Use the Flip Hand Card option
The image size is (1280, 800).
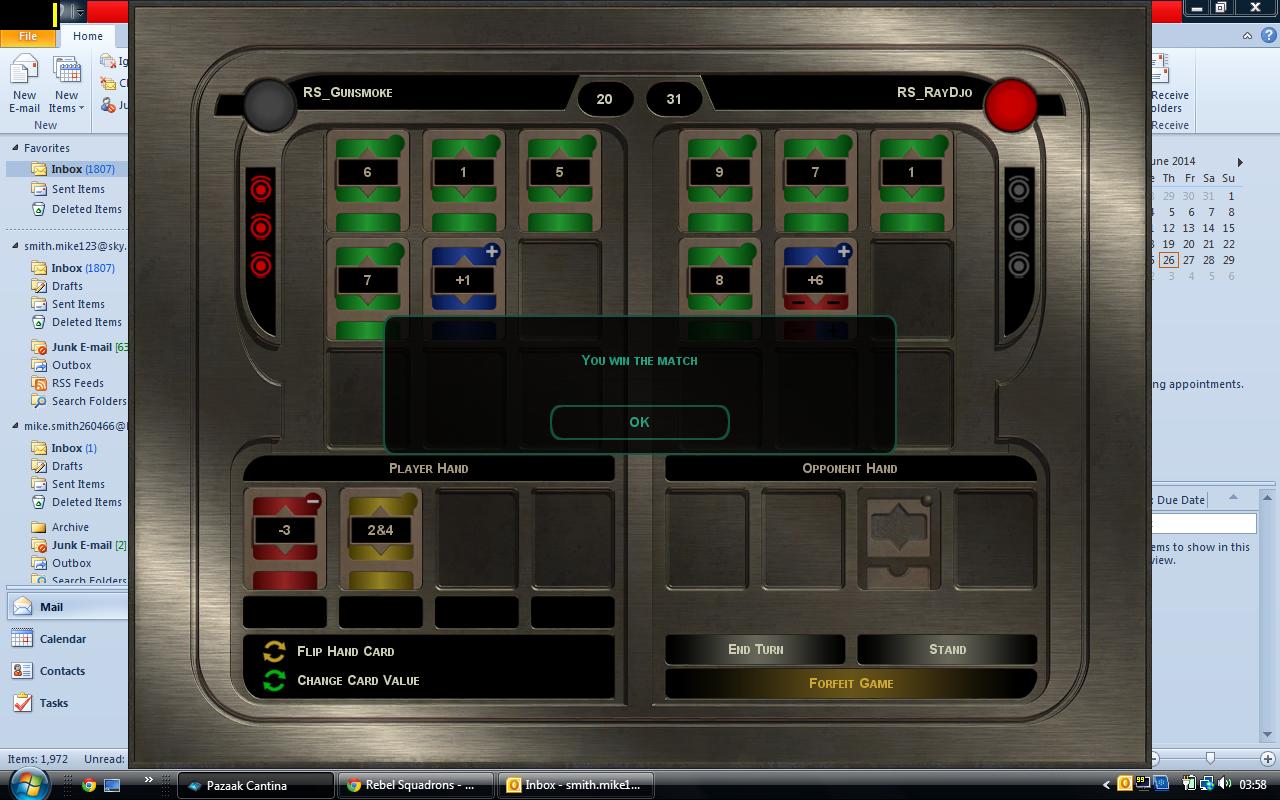[x=344, y=651]
